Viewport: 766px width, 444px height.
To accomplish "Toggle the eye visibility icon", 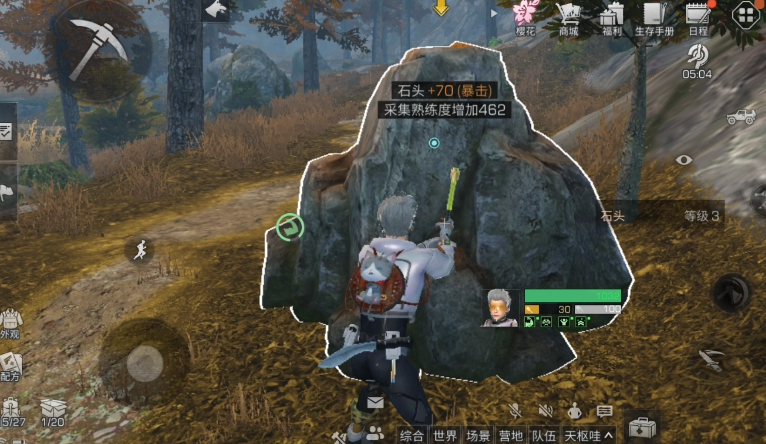I will click(684, 159).
